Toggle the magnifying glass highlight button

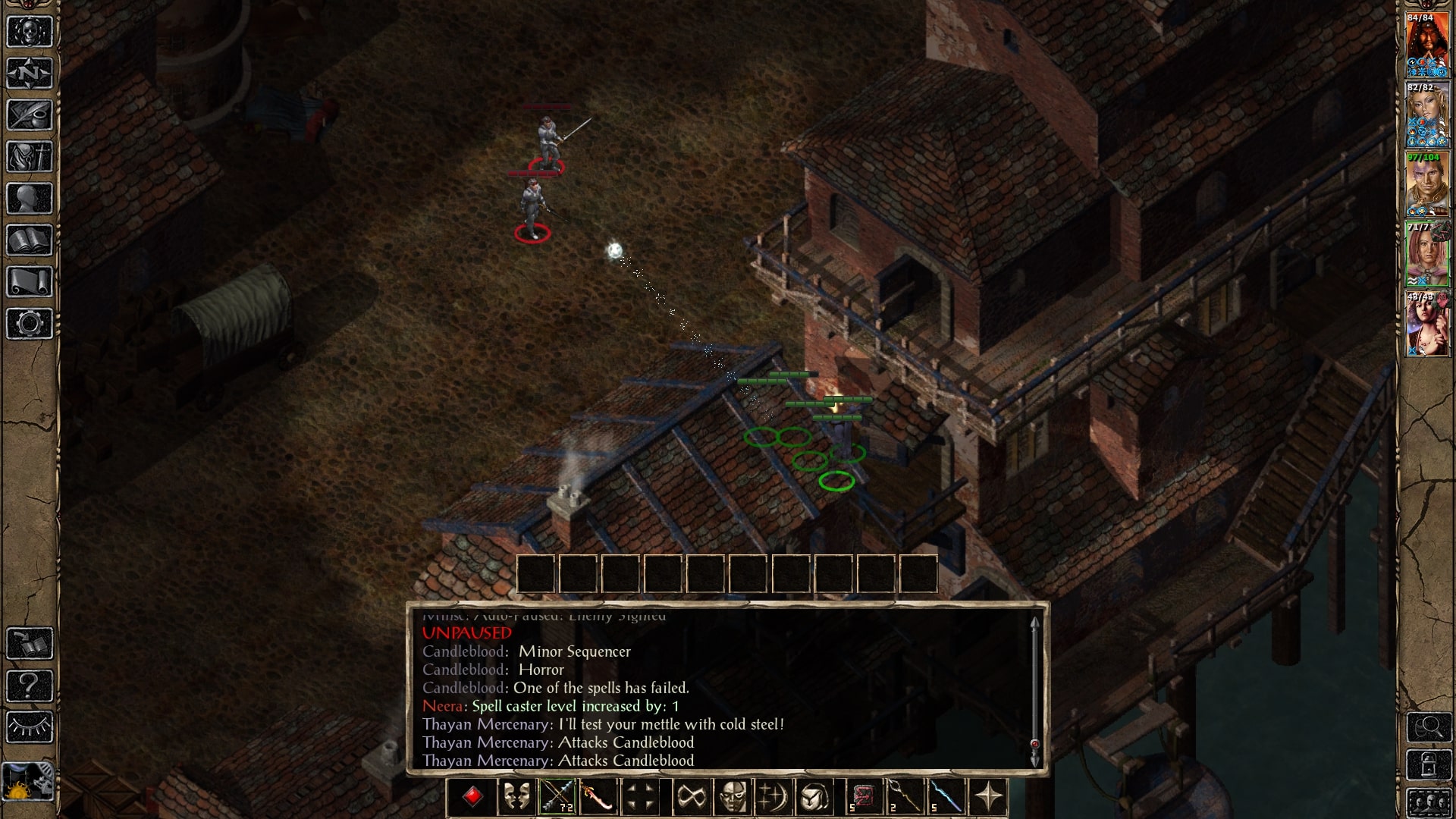(1429, 727)
